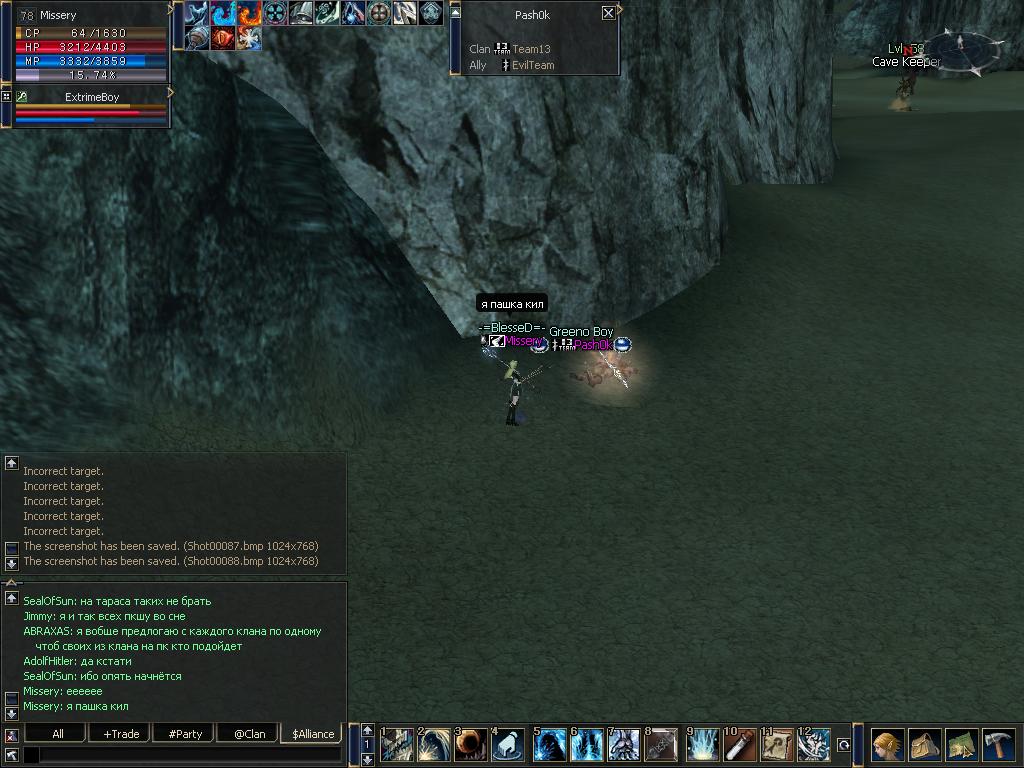The width and height of the screenshot is (1024, 768).
Task: Open the hammer system menu icon
Action: click(x=999, y=745)
